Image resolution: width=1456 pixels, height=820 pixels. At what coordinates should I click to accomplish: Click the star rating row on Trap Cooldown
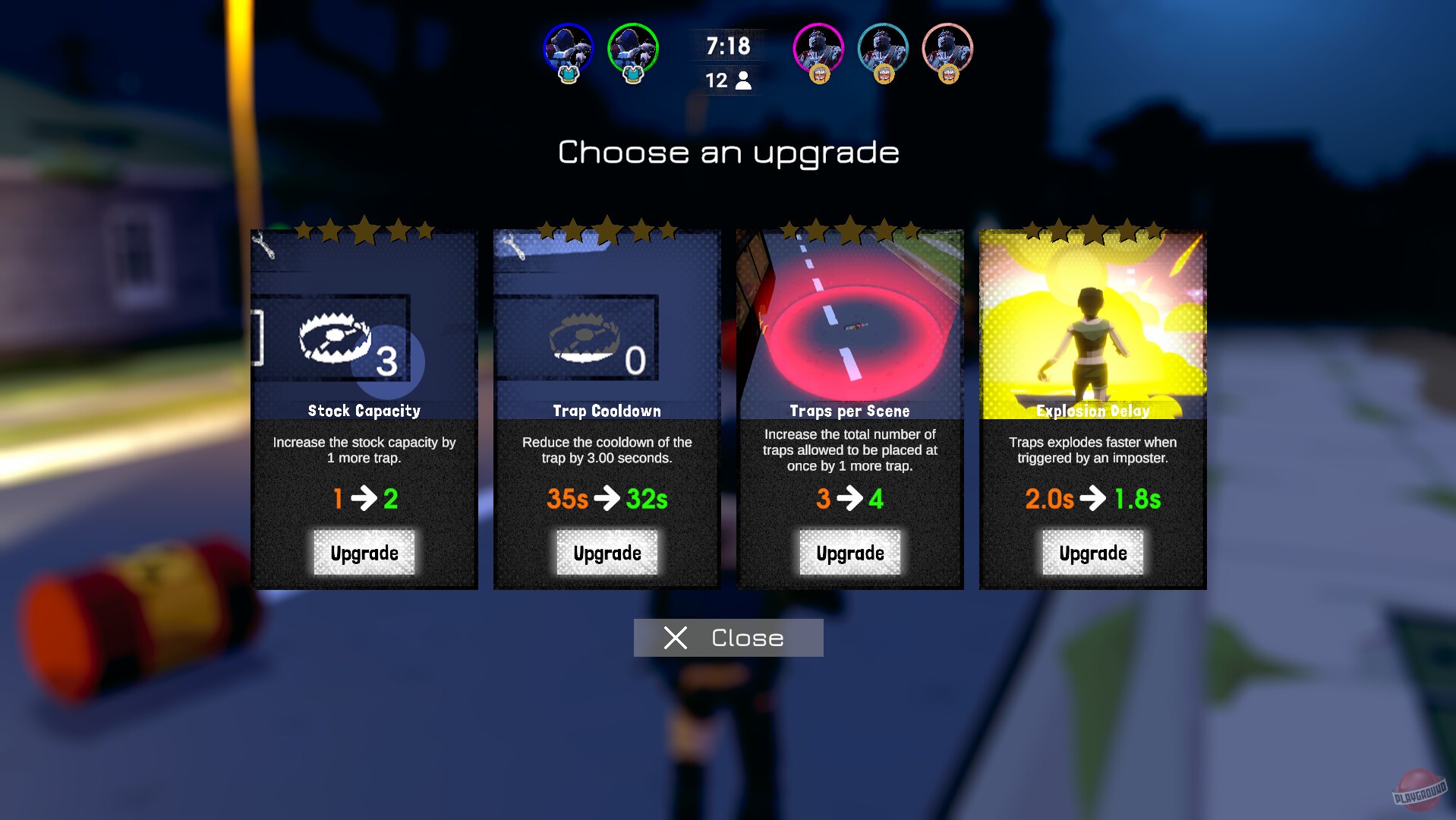tap(606, 229)
